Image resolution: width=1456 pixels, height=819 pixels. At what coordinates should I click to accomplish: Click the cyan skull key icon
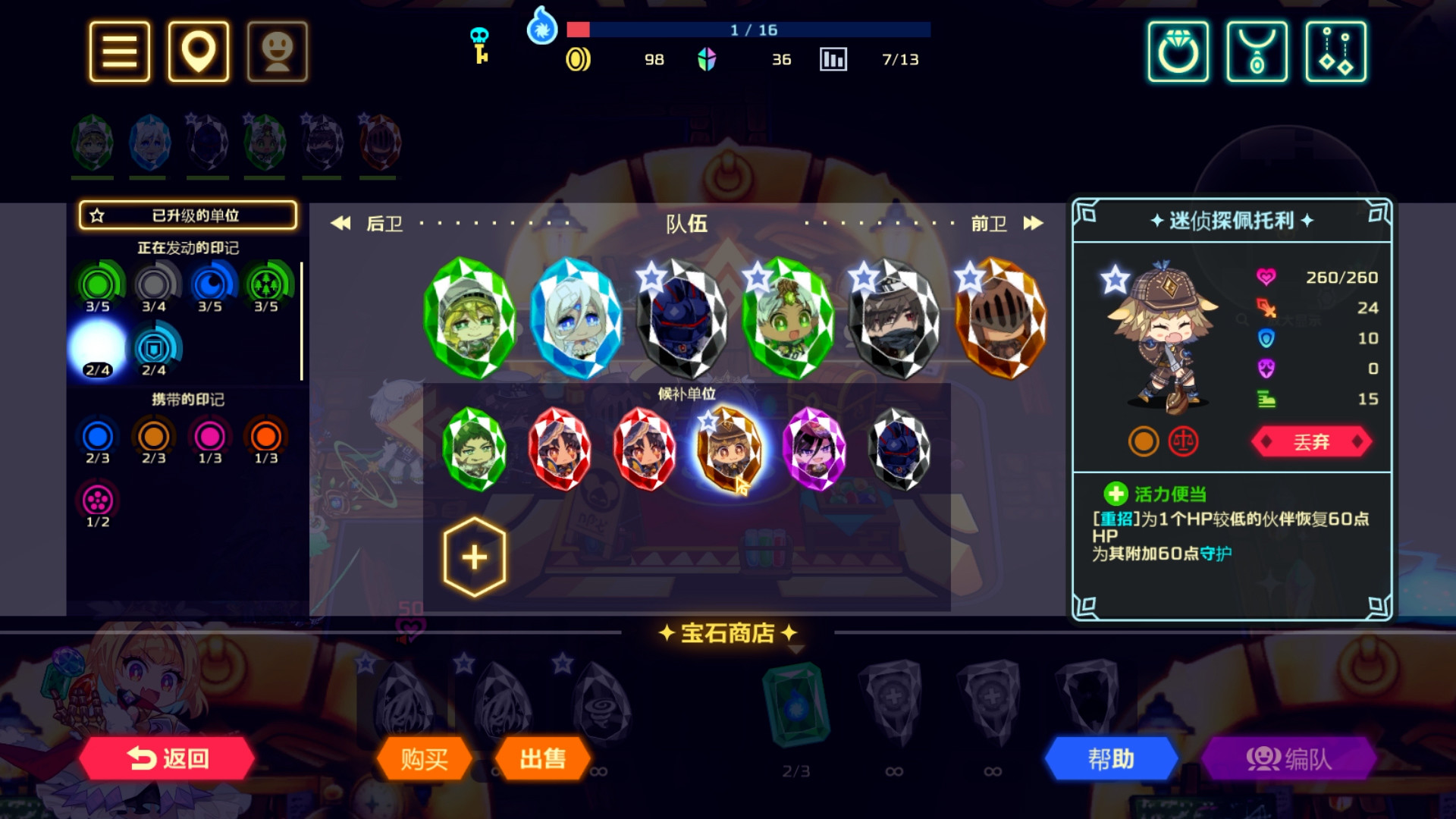478,43
